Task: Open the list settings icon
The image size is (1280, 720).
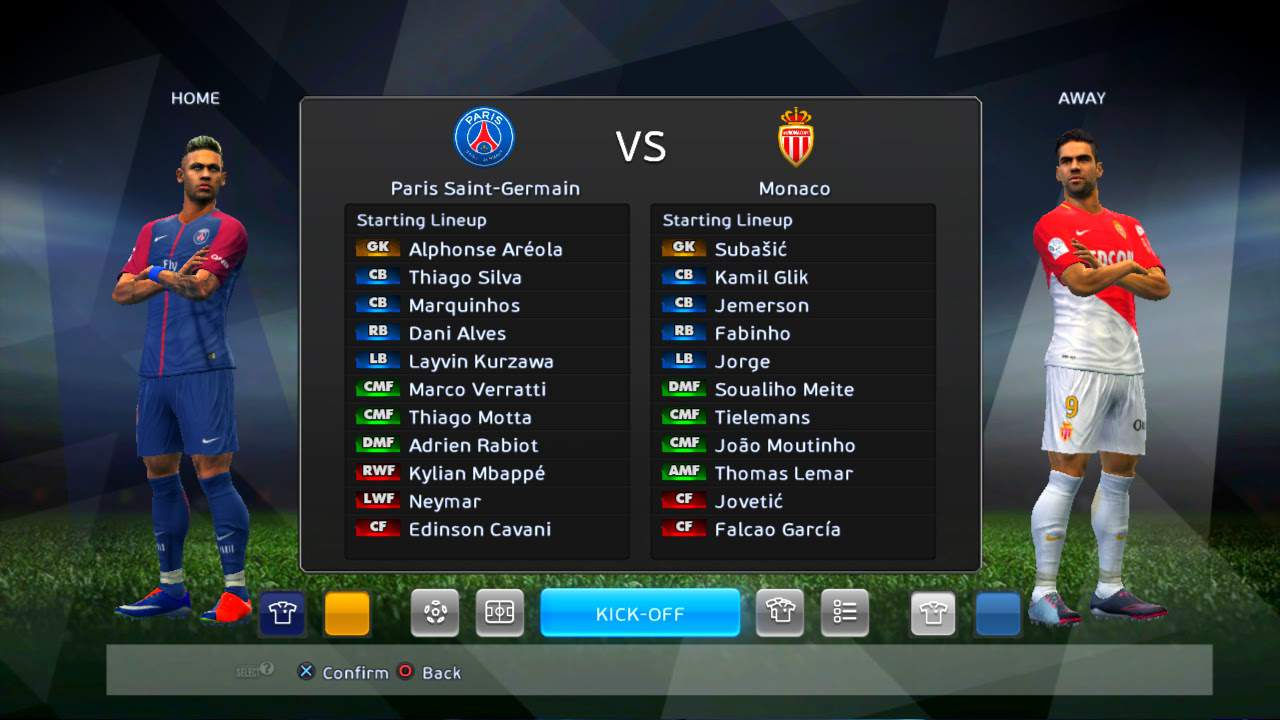Action: (845, 613)
